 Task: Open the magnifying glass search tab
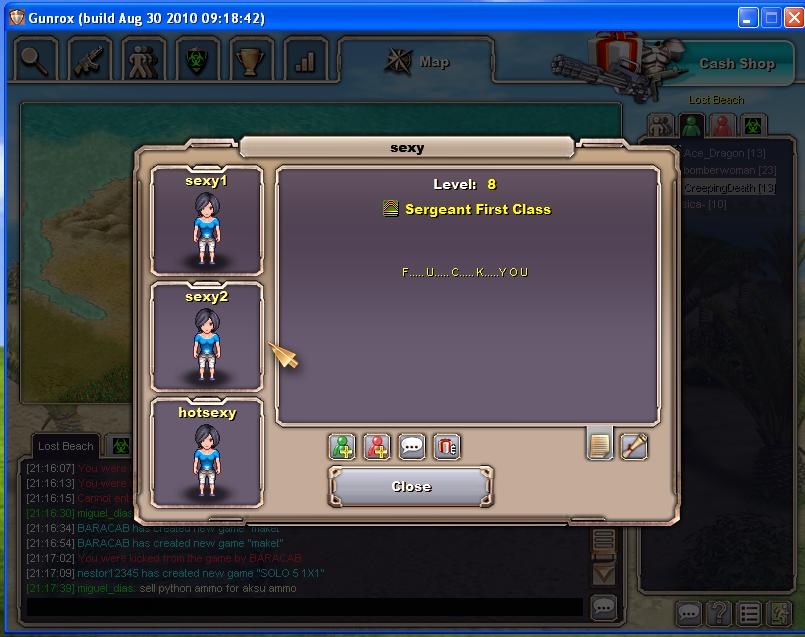[x=36, y=61]
